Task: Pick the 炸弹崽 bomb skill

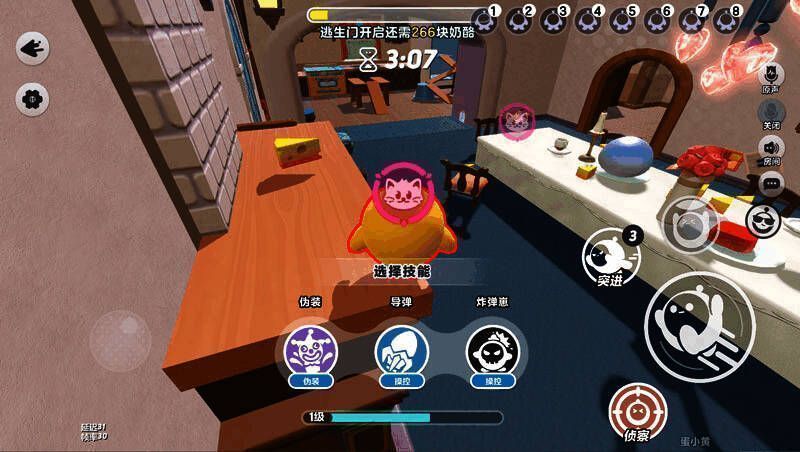Action: (492, 350)
